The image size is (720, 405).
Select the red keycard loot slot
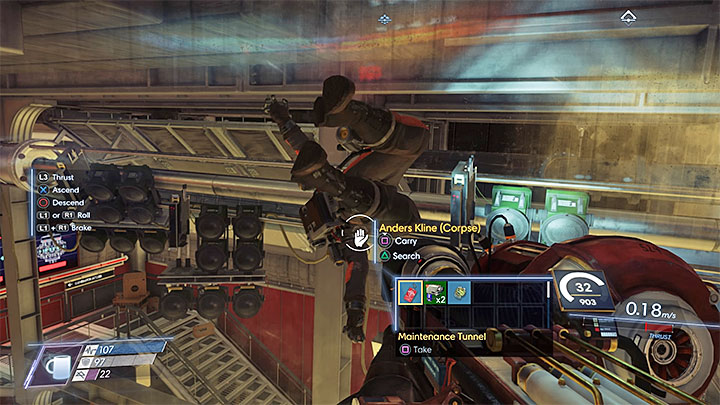point(410,294)
